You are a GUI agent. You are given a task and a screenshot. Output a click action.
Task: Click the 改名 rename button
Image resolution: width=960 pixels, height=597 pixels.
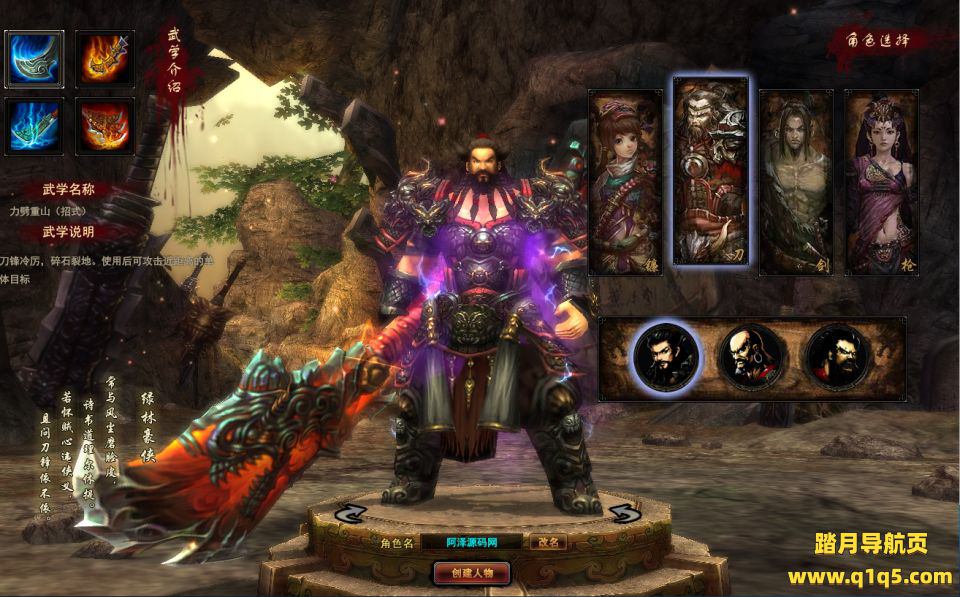[x=548, y=542]
